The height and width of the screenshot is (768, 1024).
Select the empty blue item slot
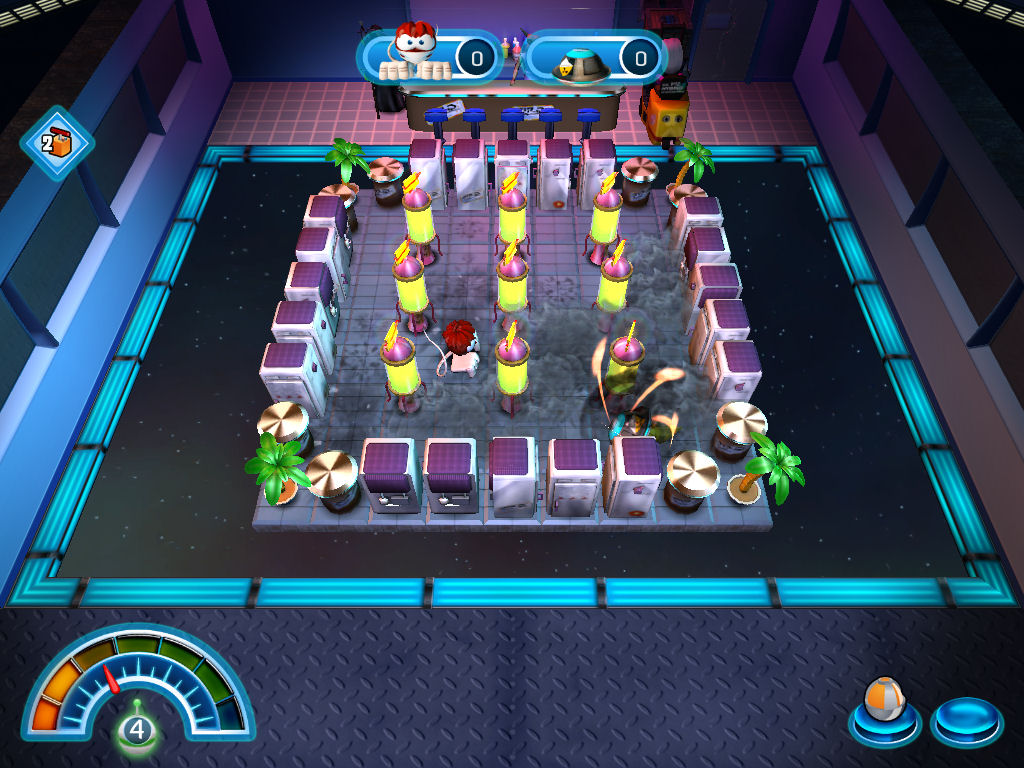click(x=965, y=720)
